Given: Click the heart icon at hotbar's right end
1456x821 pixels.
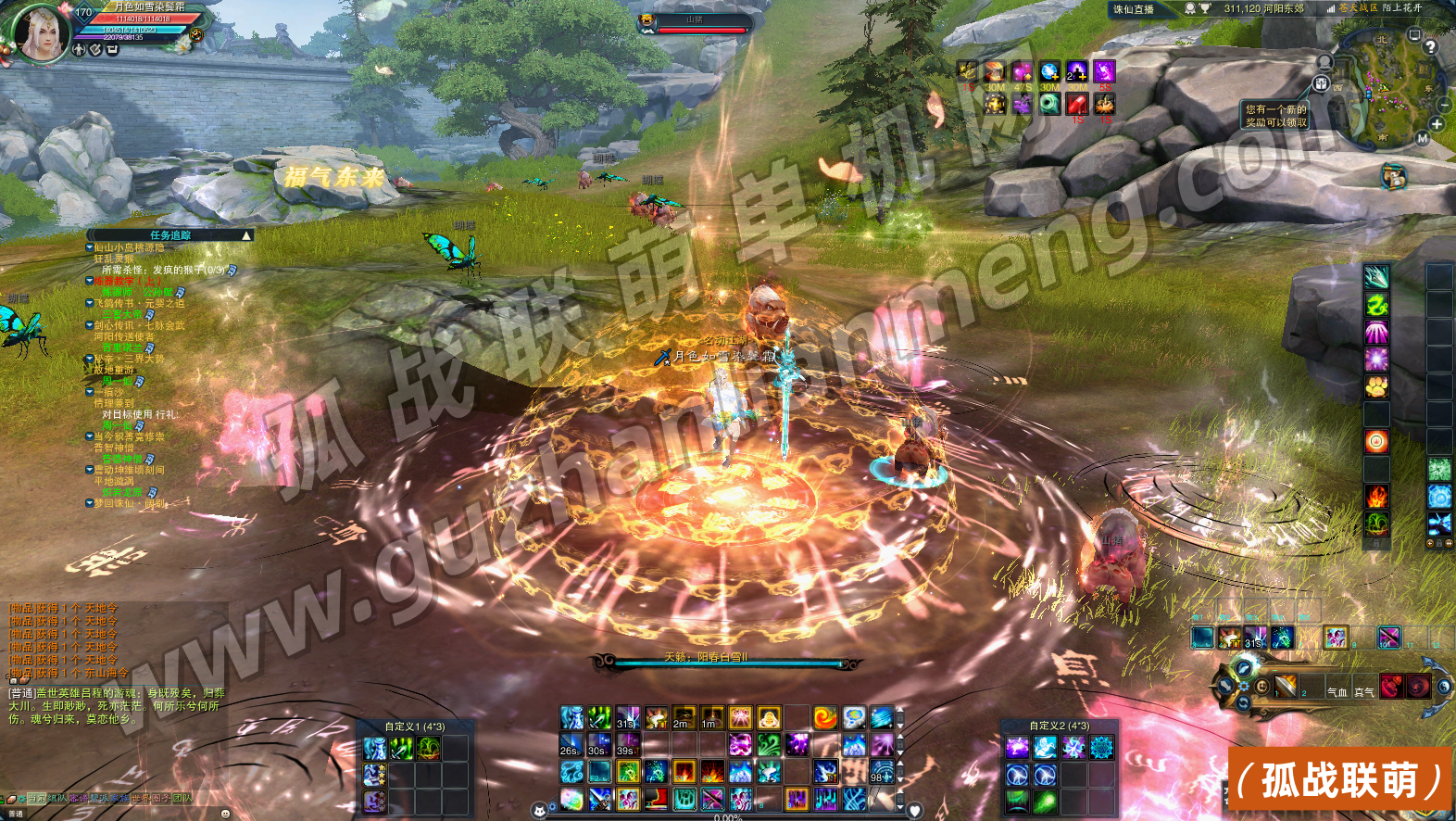Looking at the screenshot, I should click(914, 812).
